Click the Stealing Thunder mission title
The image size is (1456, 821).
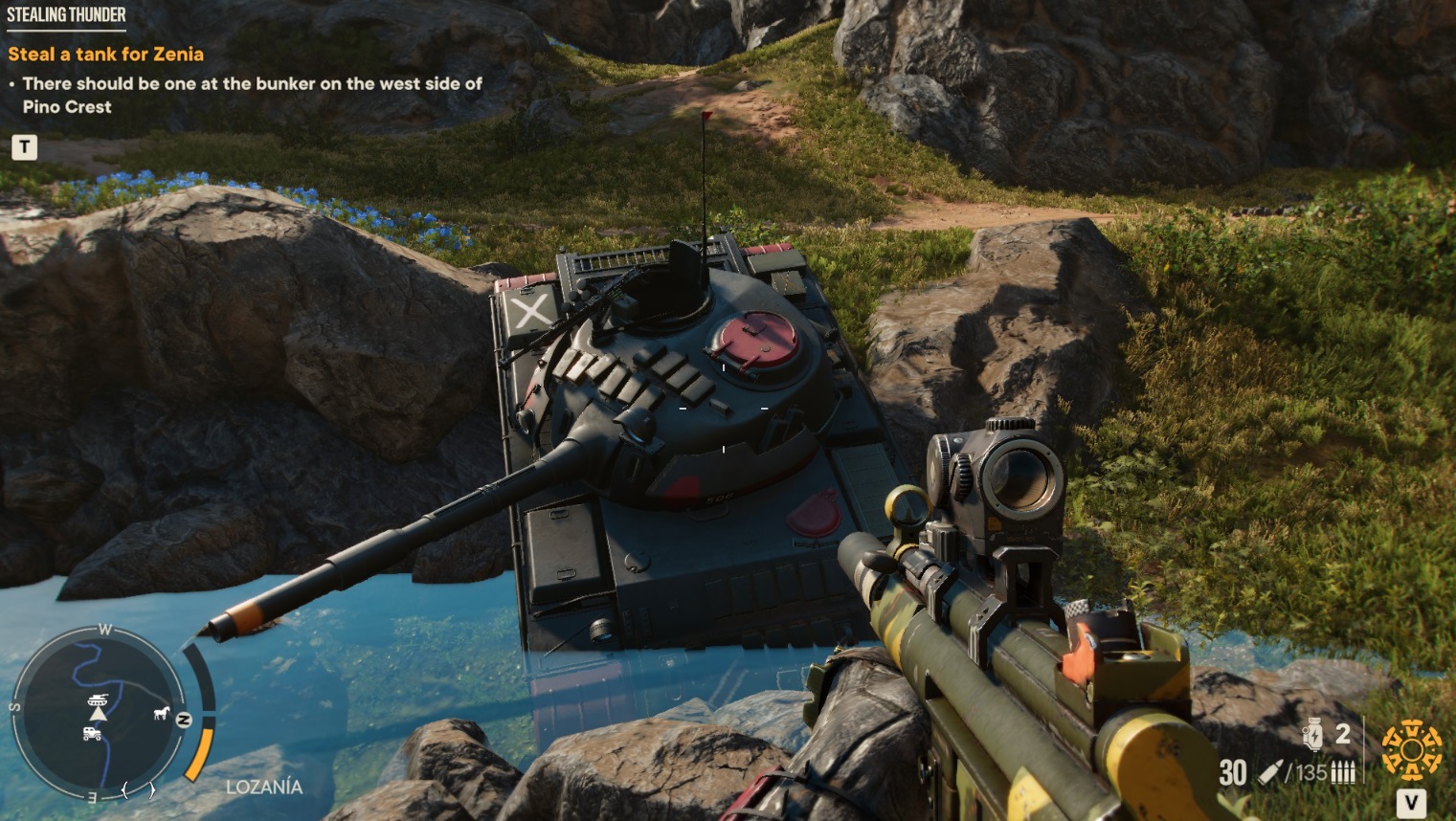click(66, 14)
